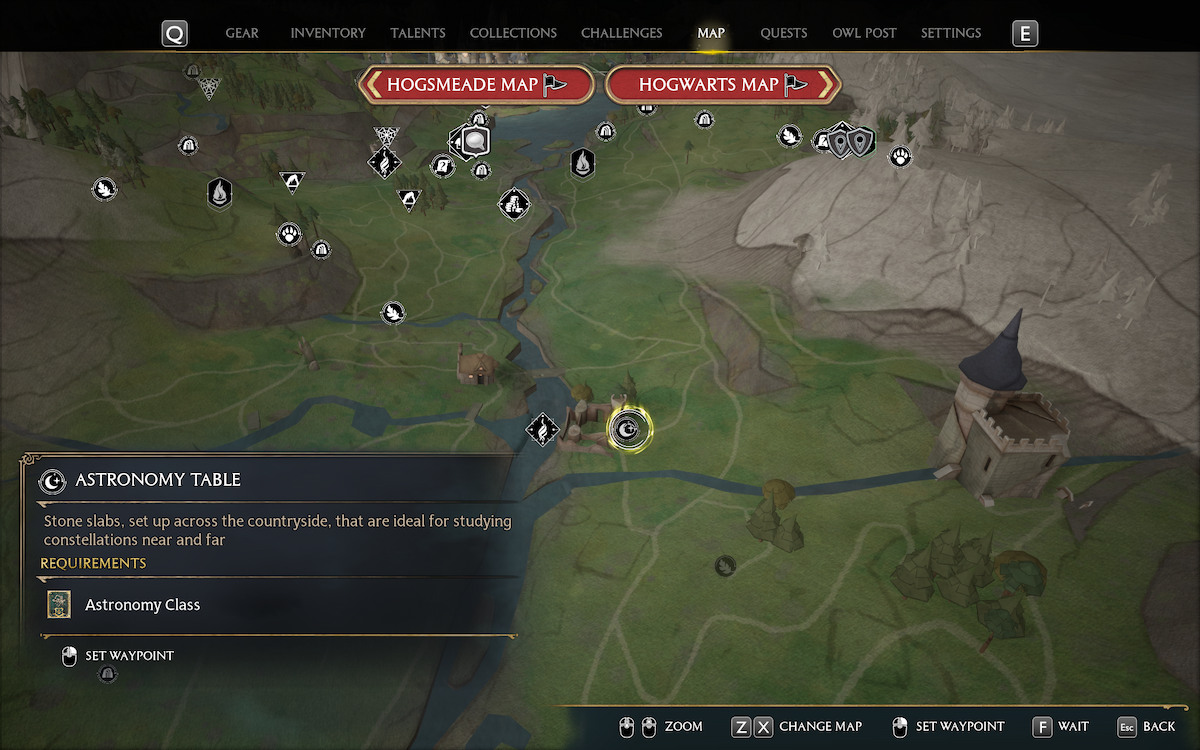1200x750 pixels.
Task: Select the speech bubble map marker
Action: tap(474, 142)
